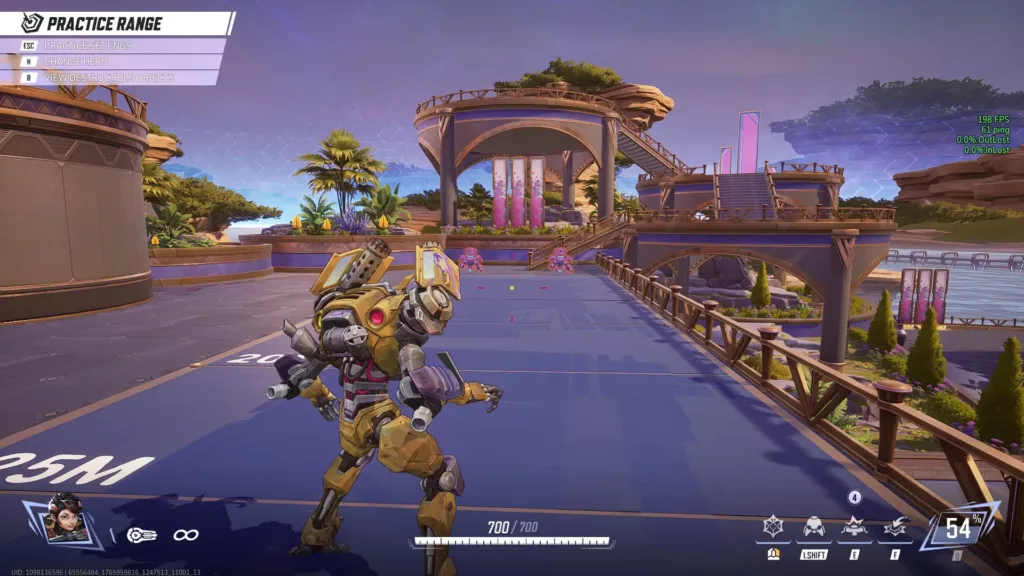Activate the arrow and spiked star ability
Viewport: 1024px width, 576px height.
coord(895,527)
